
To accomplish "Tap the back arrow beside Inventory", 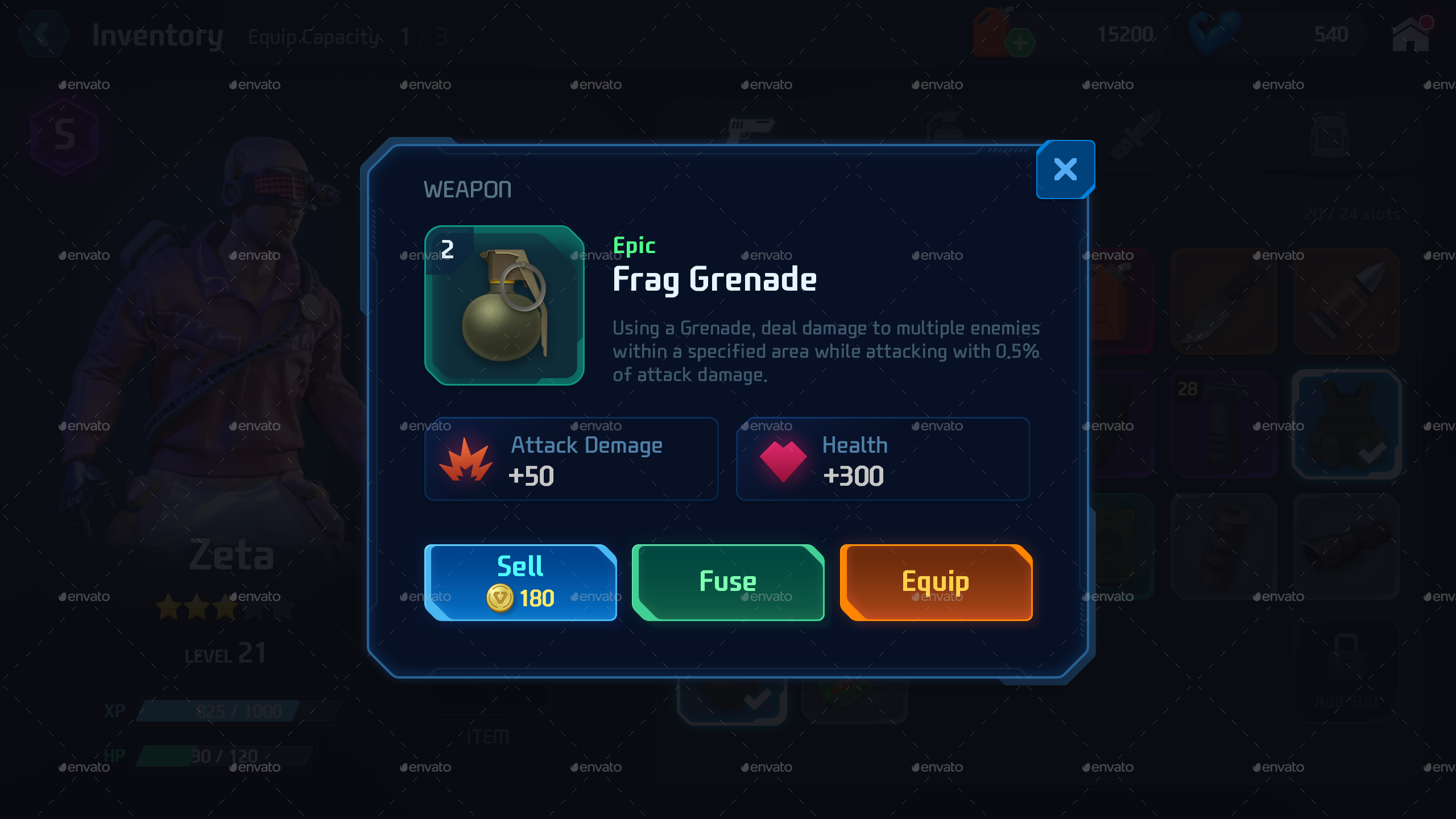I will [x=44, y=35].
